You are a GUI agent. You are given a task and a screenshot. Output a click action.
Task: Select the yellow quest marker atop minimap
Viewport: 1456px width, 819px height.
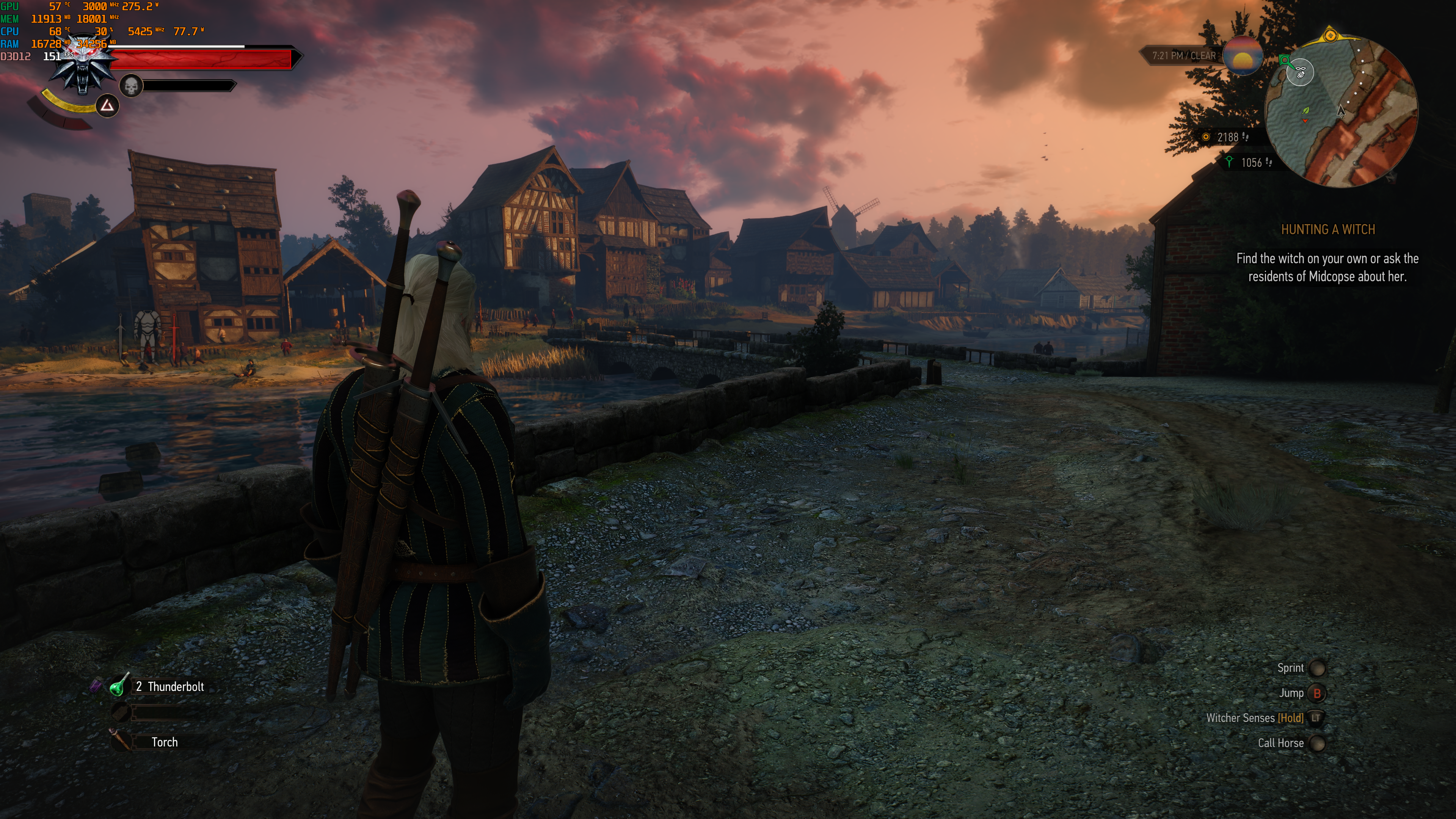1330,36
